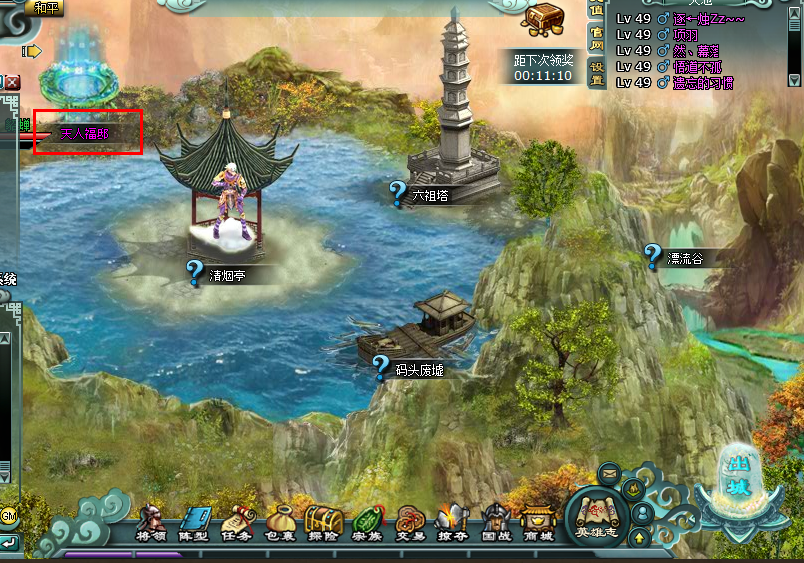
Task: Close the left panel with red X
Action: click(12, 83)
